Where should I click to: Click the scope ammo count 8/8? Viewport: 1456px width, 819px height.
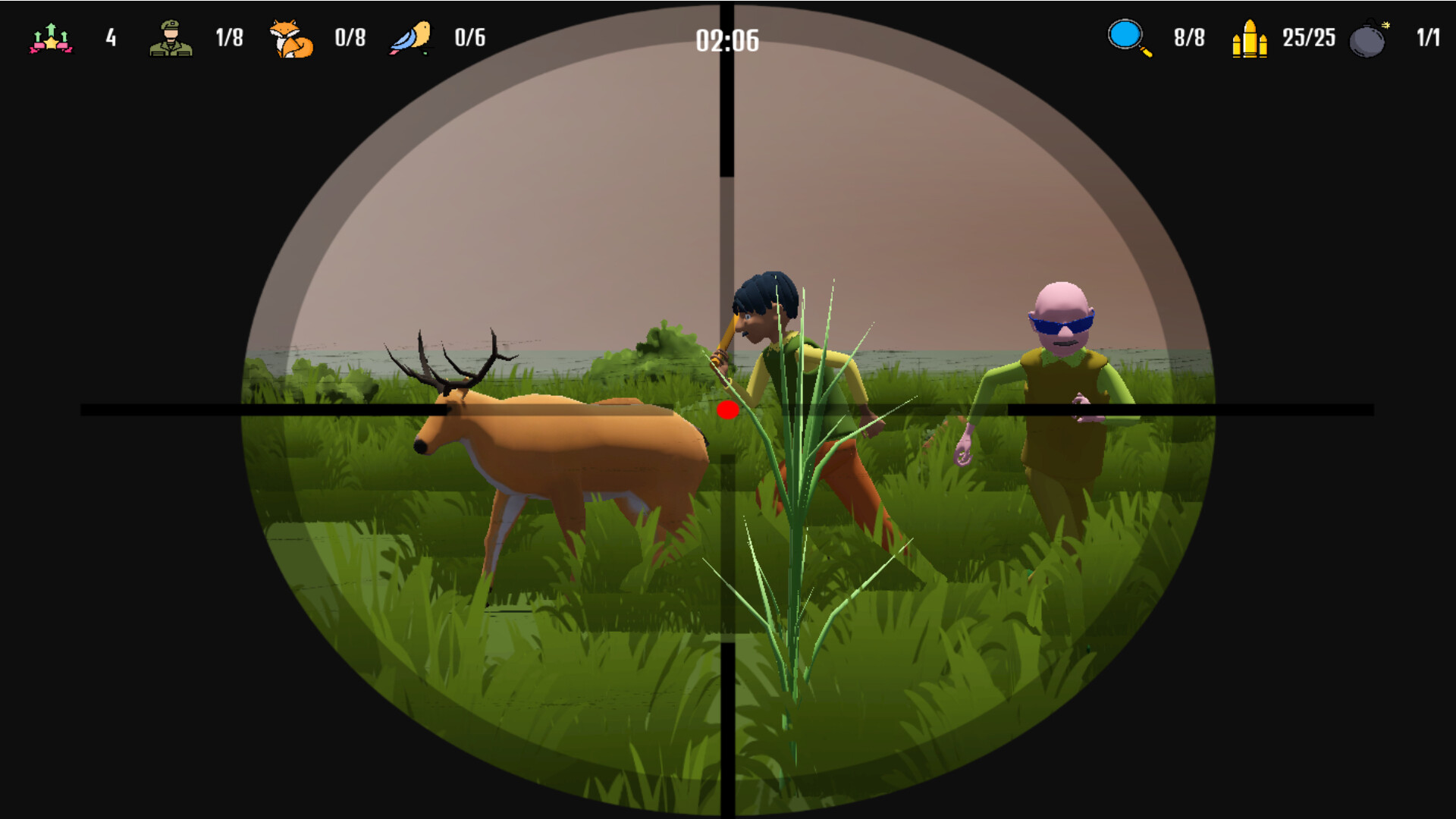[1188, 36]
